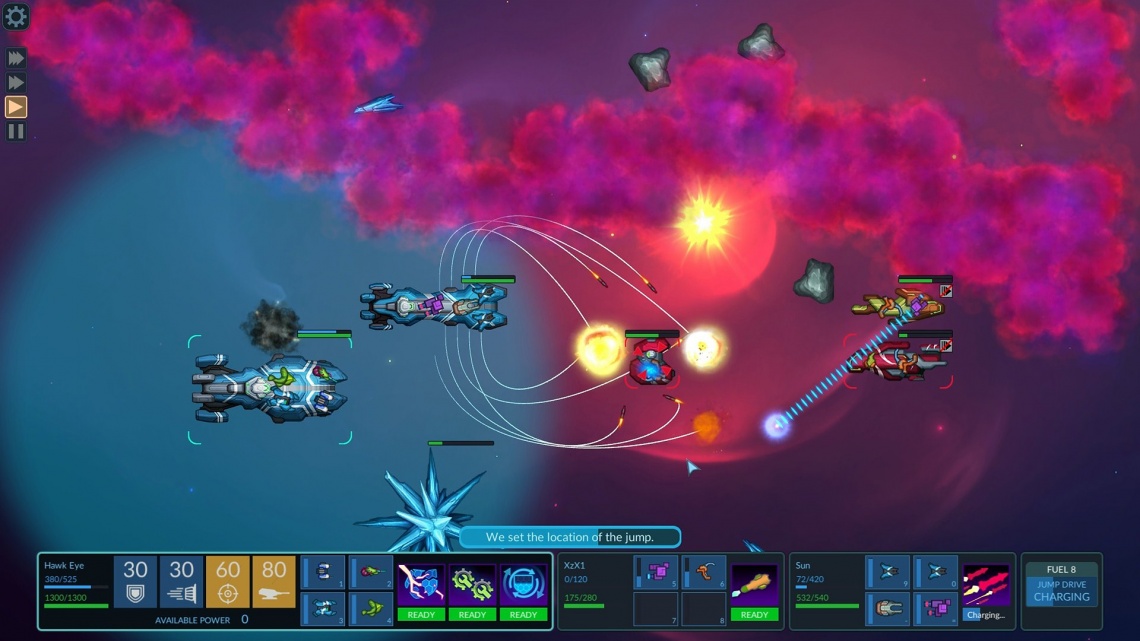Set game speed to triple fast-forward
1140x641 pixels.
tap(16, 59)
